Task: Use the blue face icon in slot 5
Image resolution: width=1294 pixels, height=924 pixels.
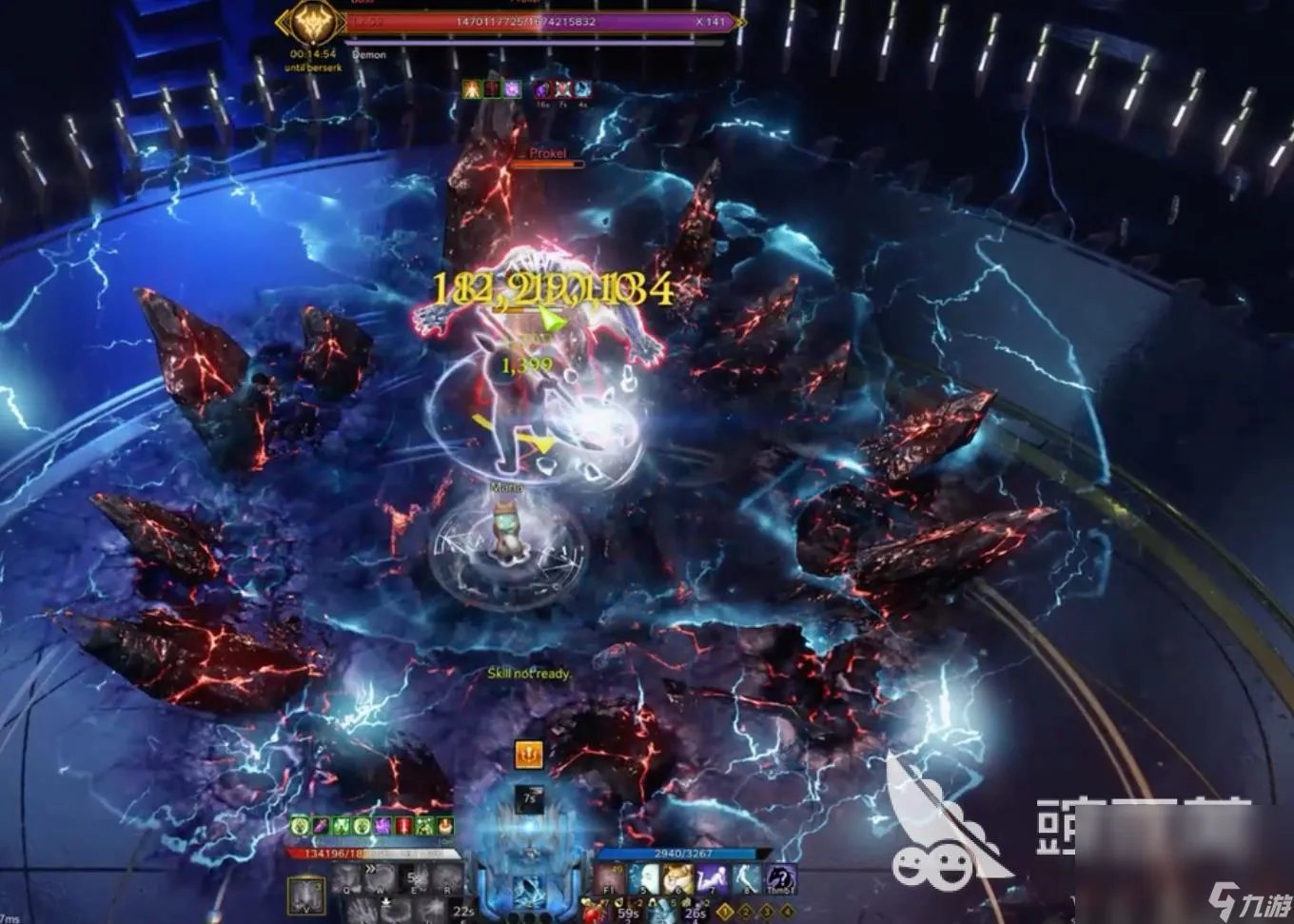Action: pyautogui.click(x=644, y=880)
